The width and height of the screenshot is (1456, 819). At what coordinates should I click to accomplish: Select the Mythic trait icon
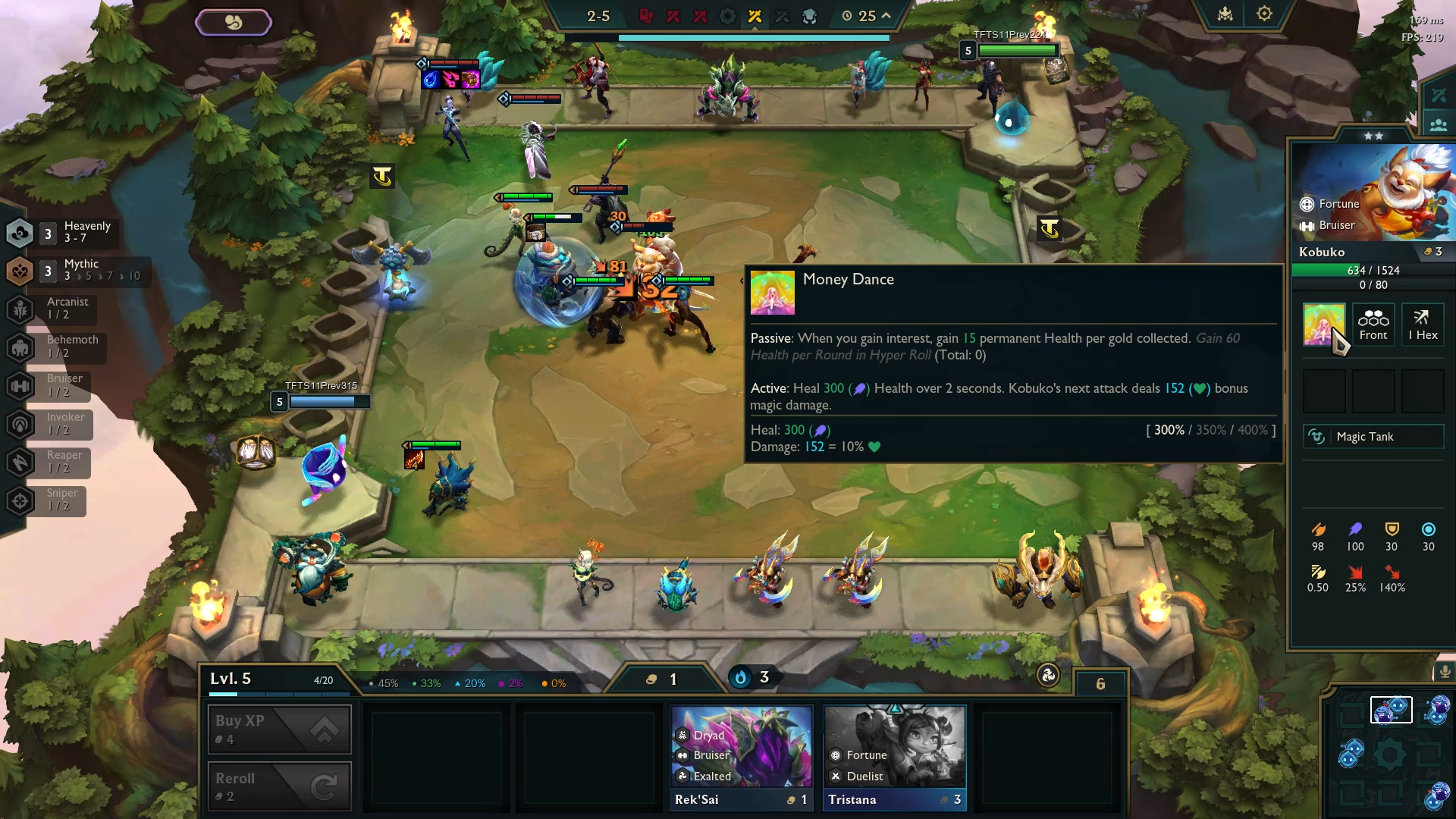coord(20,271)
